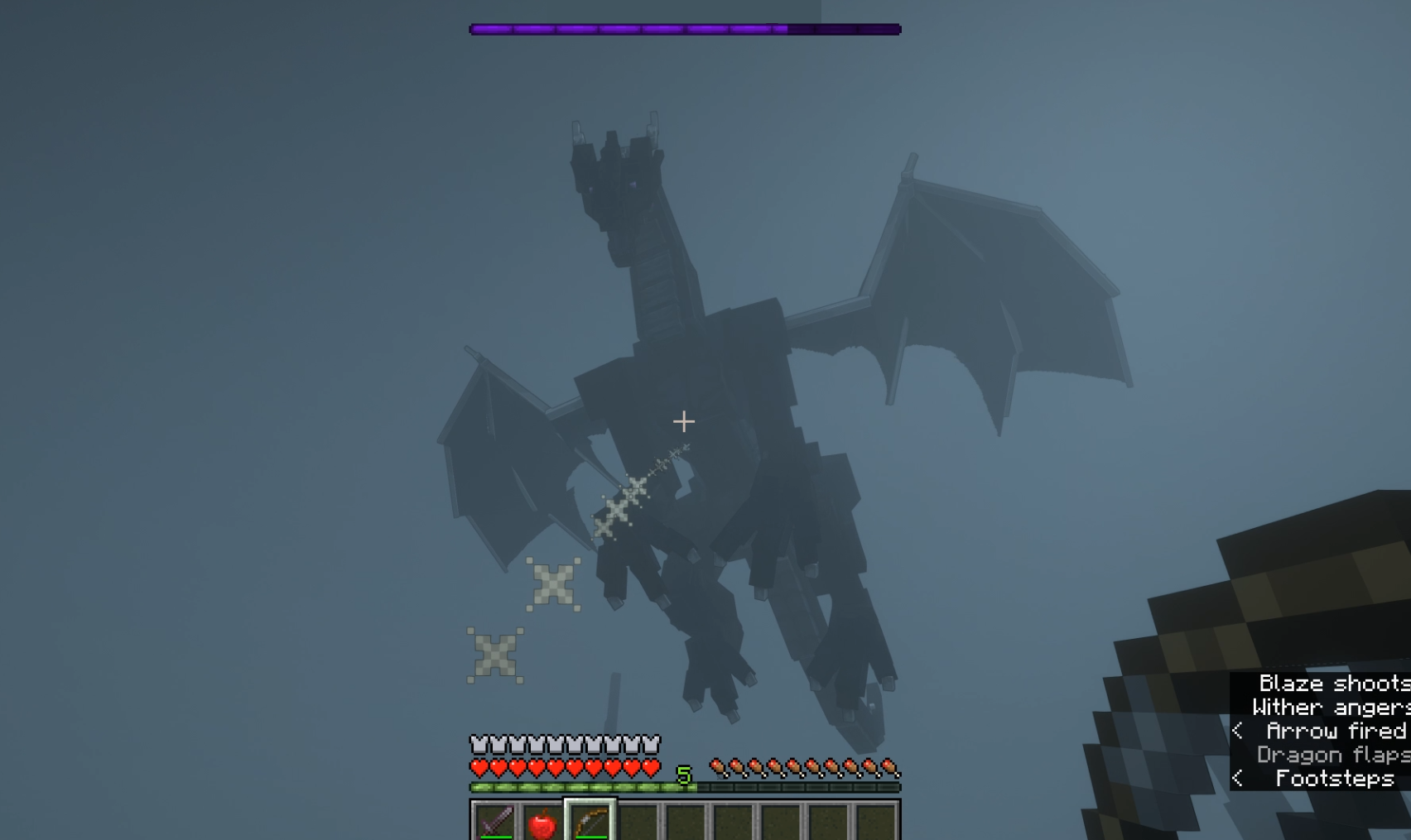Click the dragon's purple boss health bar
The width and height of the screenshot is (1411, 840).
(686, 27)
